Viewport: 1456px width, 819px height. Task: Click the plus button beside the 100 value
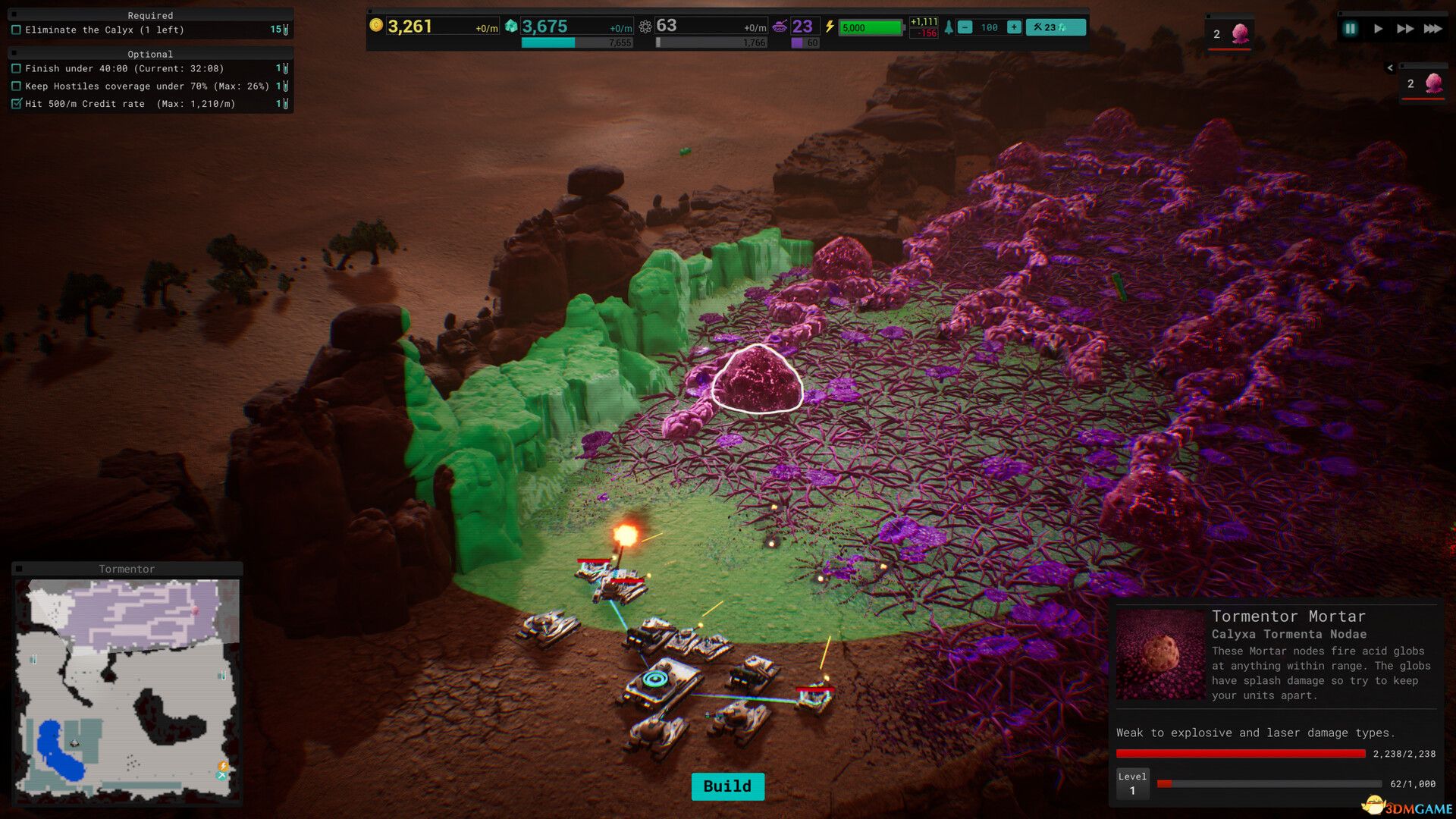[x=1014, y=26]
